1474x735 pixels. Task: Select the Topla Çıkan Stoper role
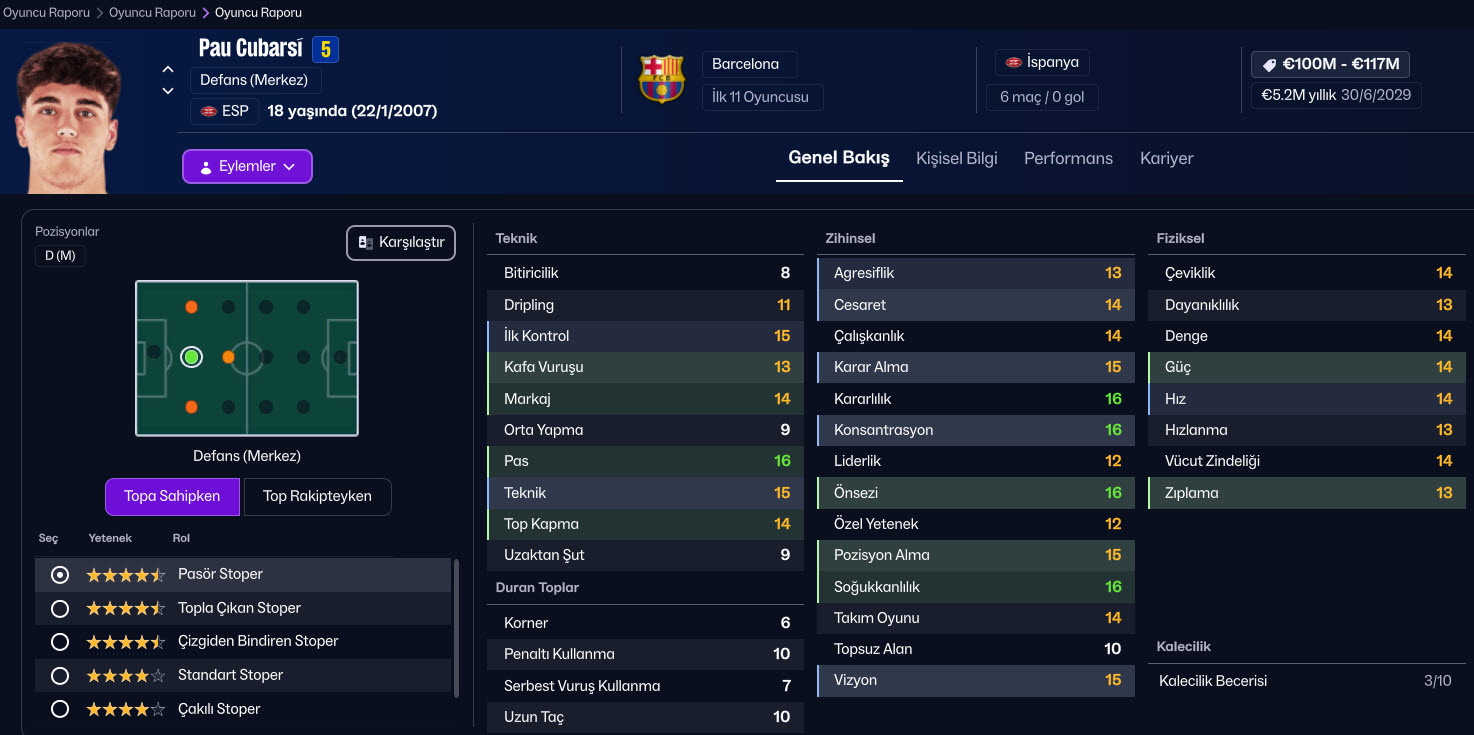pos(60,608)
